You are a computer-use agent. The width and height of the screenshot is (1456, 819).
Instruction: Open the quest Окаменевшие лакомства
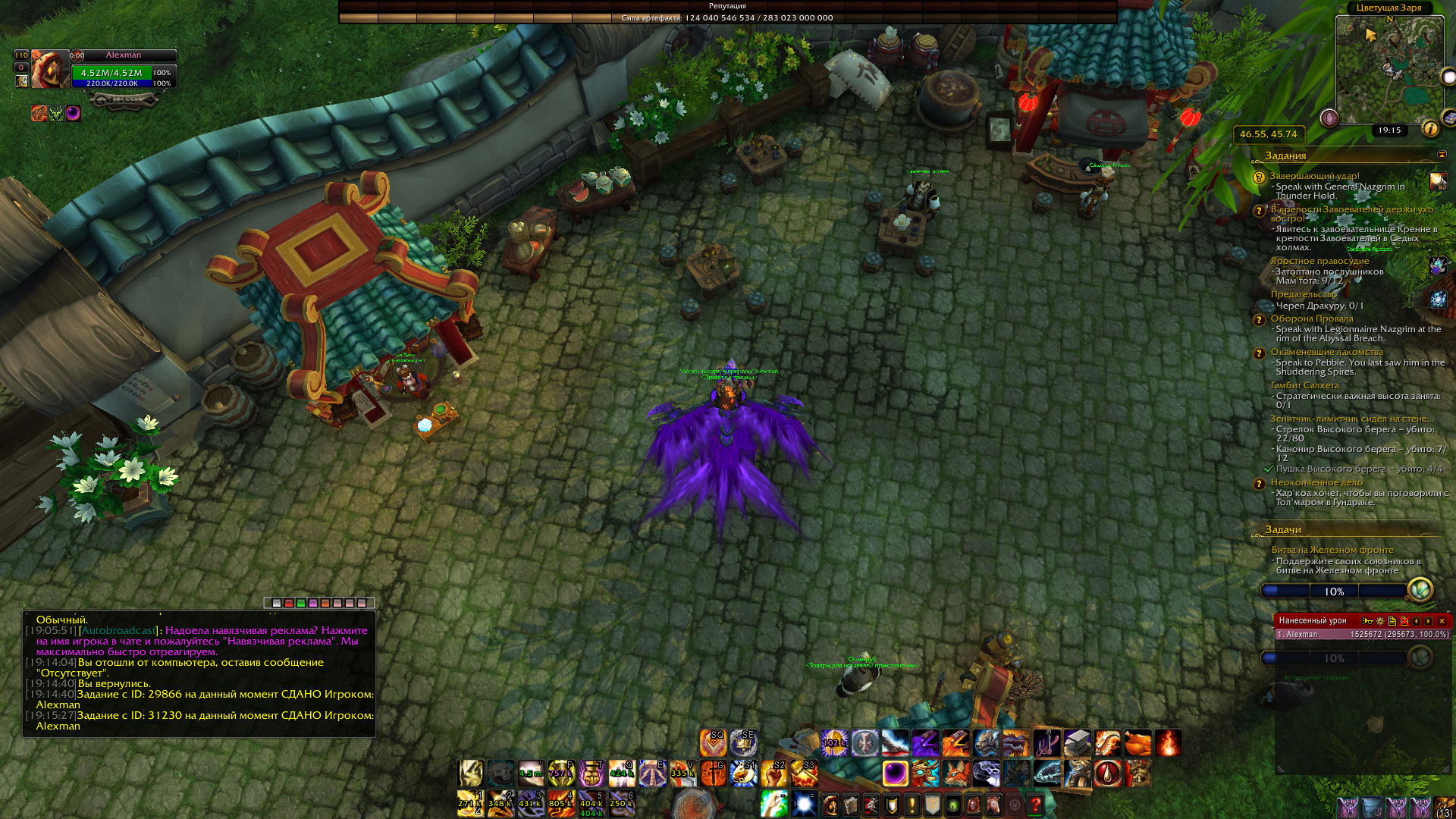1326,352
